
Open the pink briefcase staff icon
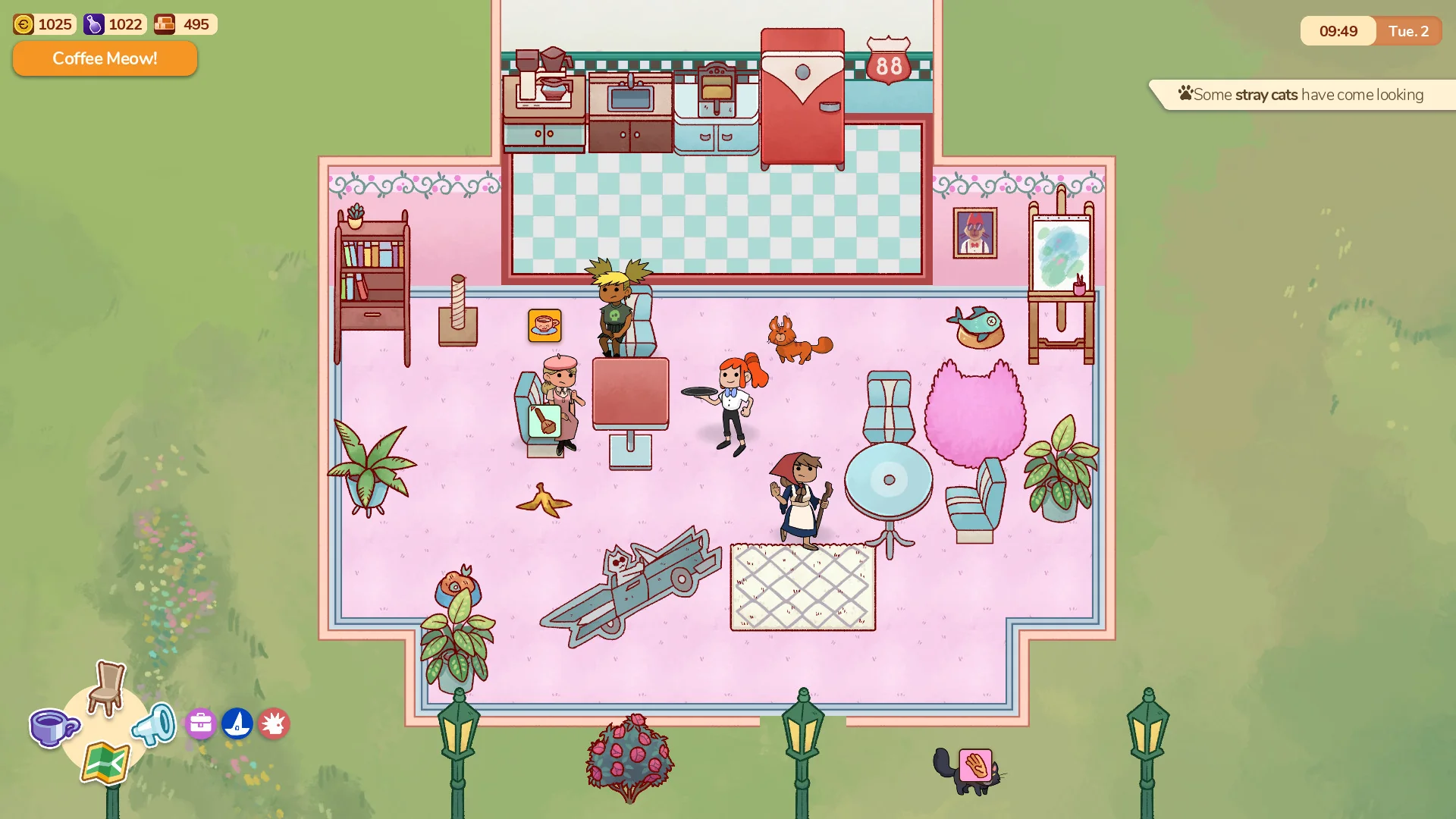pos(199,724)
